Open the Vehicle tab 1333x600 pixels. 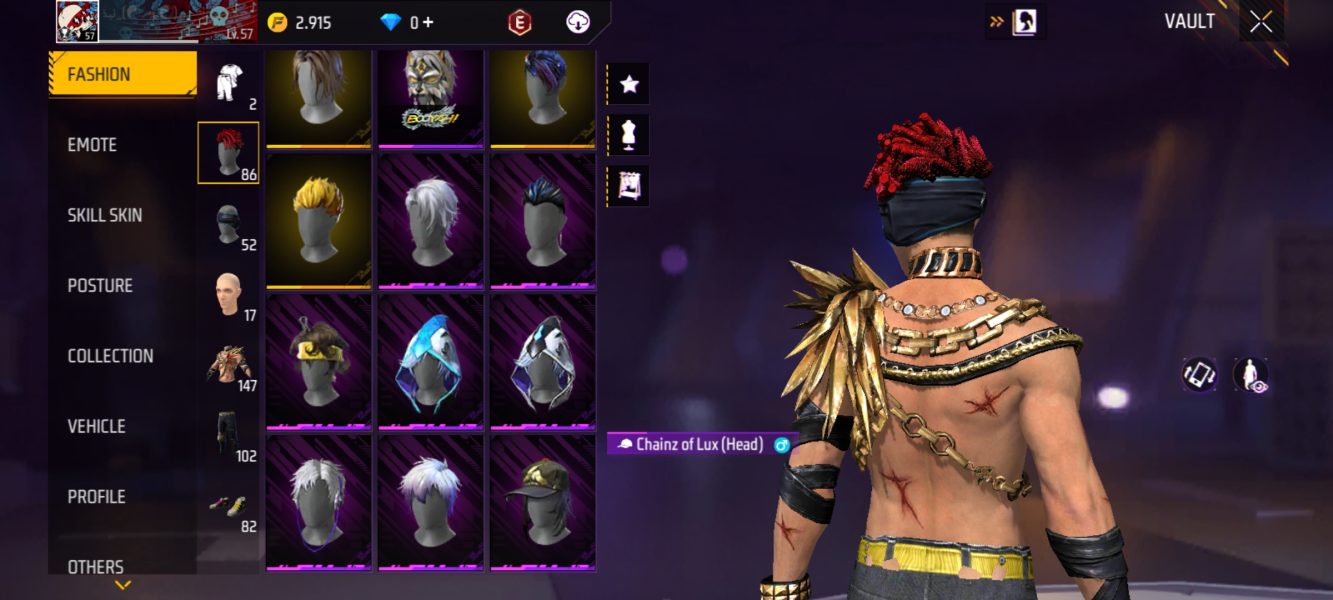coord(96,426)
